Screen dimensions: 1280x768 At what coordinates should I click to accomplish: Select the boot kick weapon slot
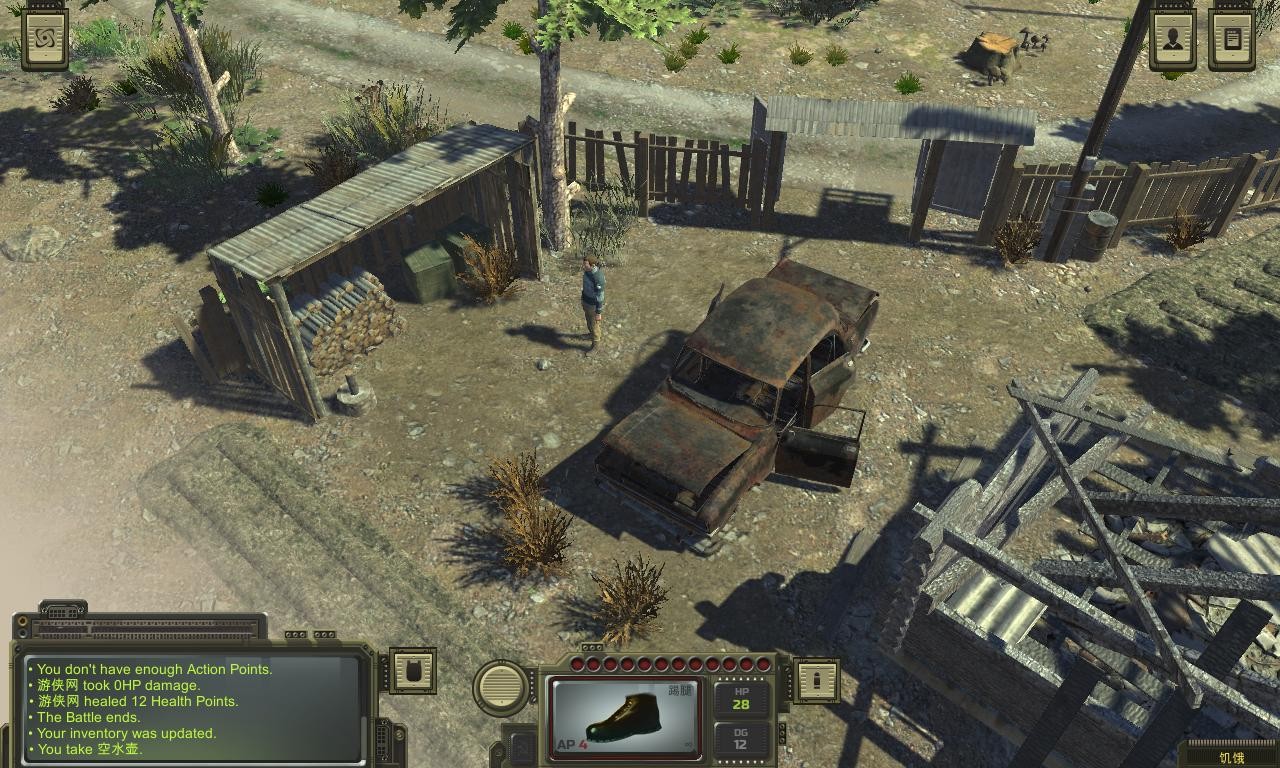pyautogui.click(x=625, y=717)
